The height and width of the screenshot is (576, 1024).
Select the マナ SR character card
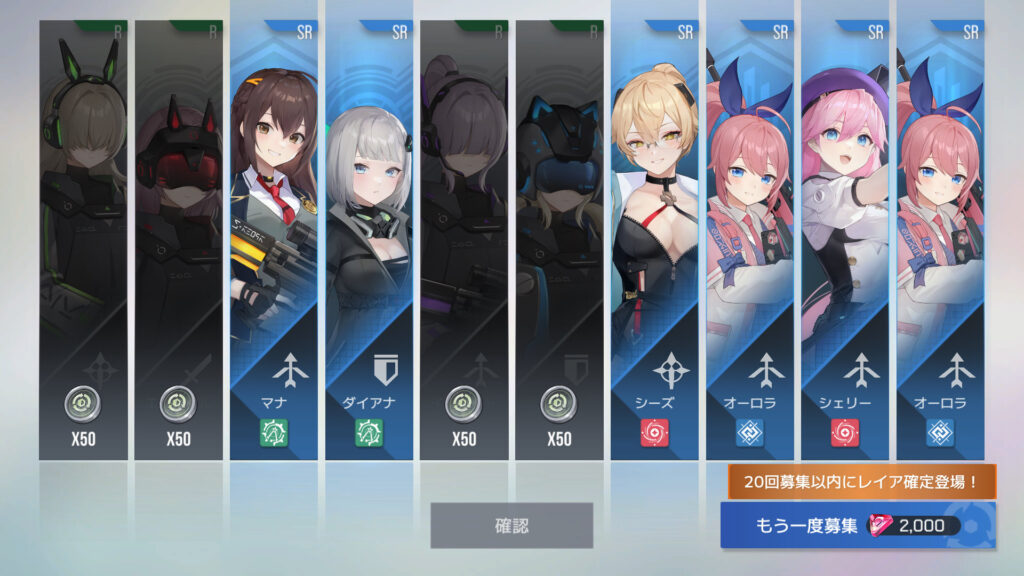pos(274,240)
